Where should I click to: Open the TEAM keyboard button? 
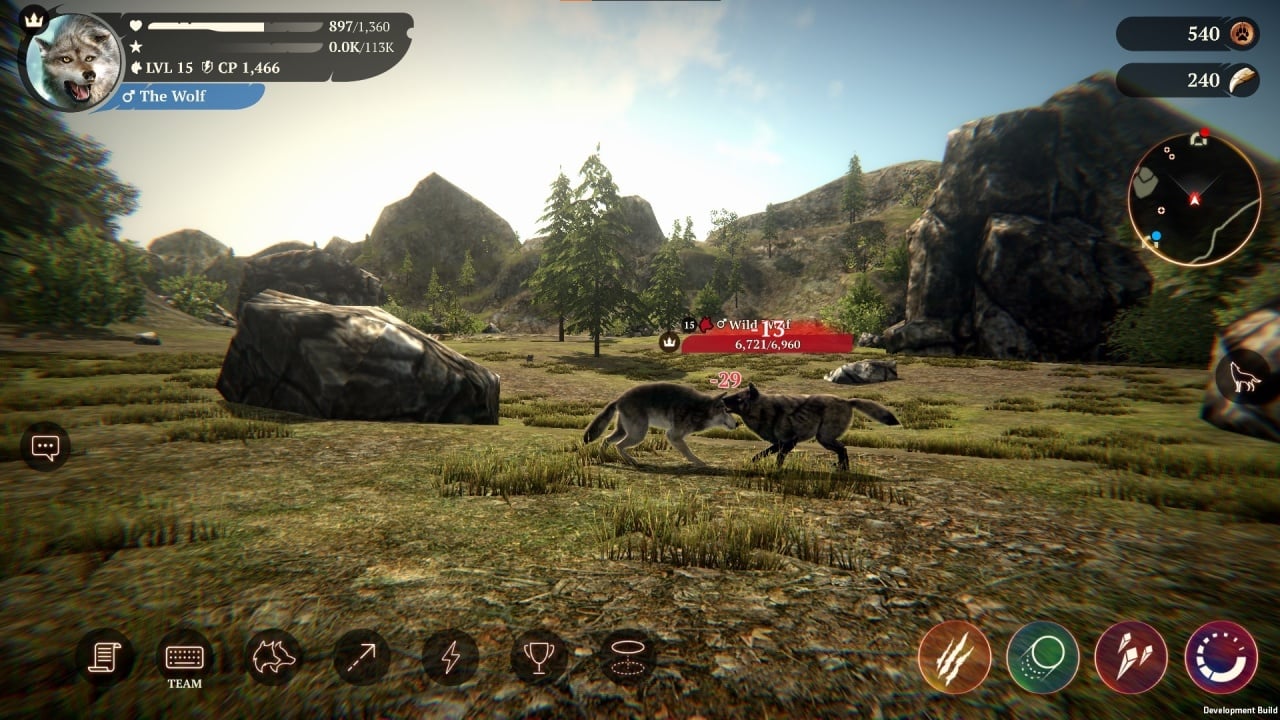pyautogui.click(x=185, y=657)
